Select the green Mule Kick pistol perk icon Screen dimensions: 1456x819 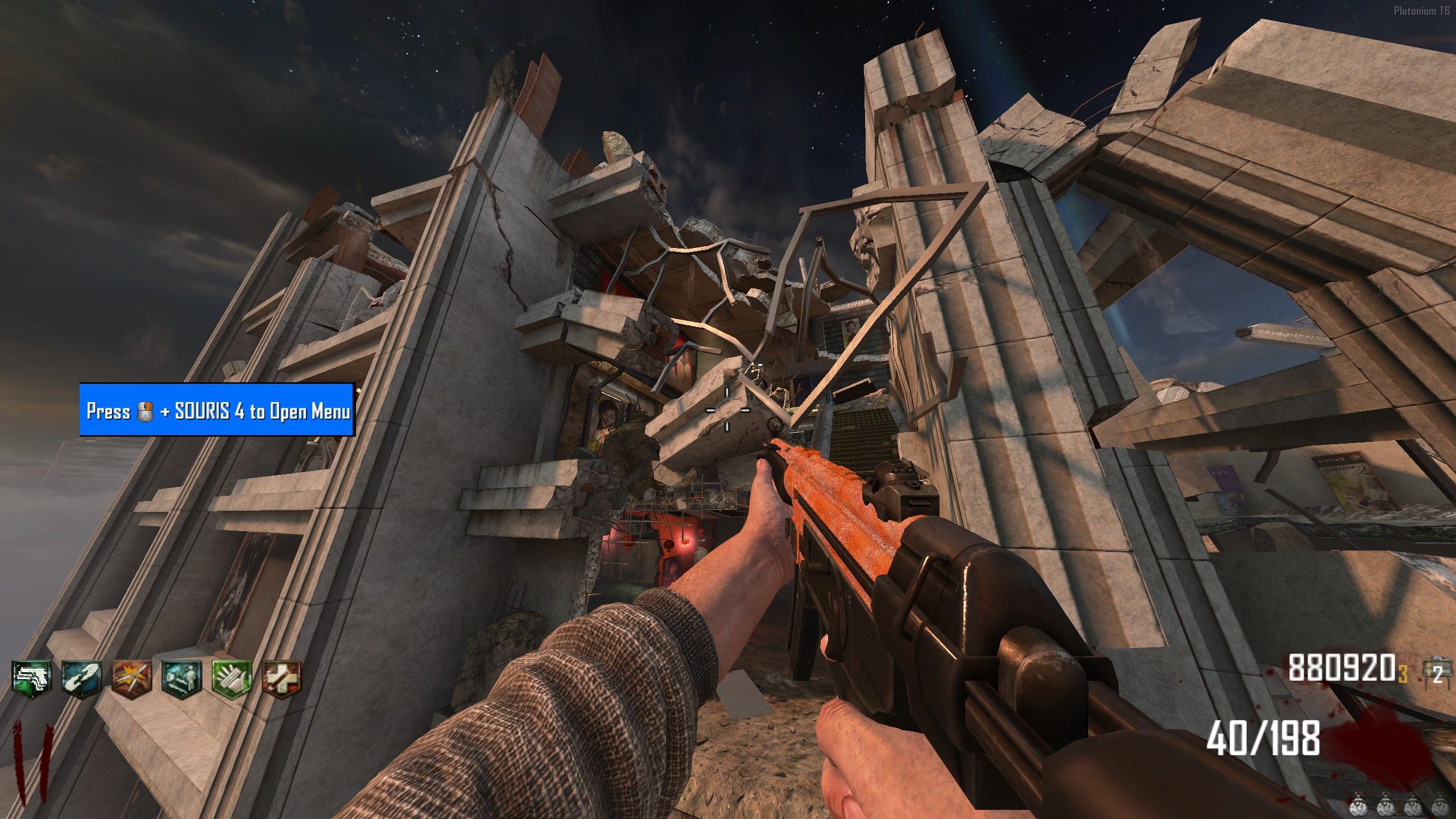[x=32, y=679]
